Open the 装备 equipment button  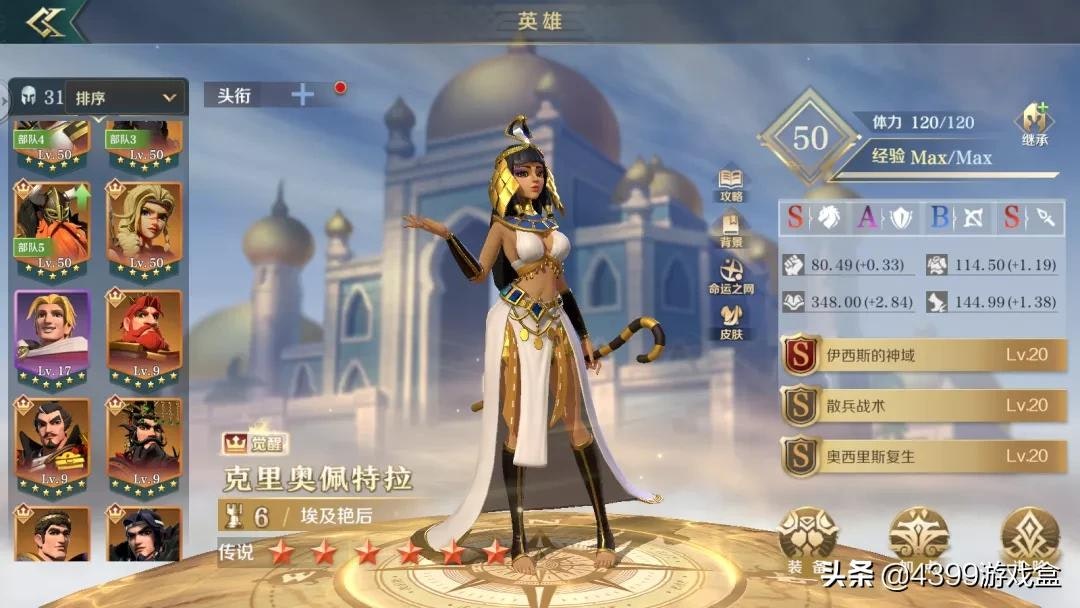click(x=808, y=540)
